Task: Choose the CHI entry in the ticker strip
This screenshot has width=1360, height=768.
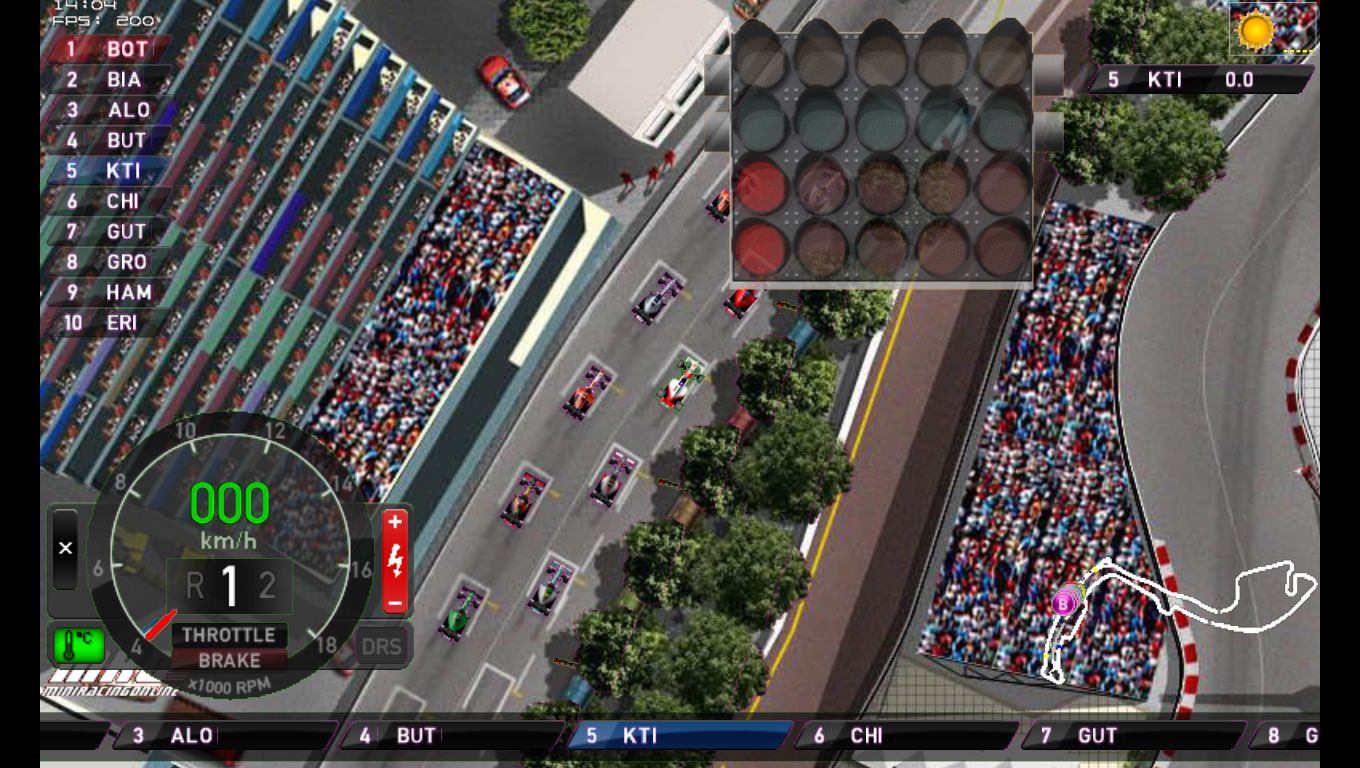Action: click(906, 736)
